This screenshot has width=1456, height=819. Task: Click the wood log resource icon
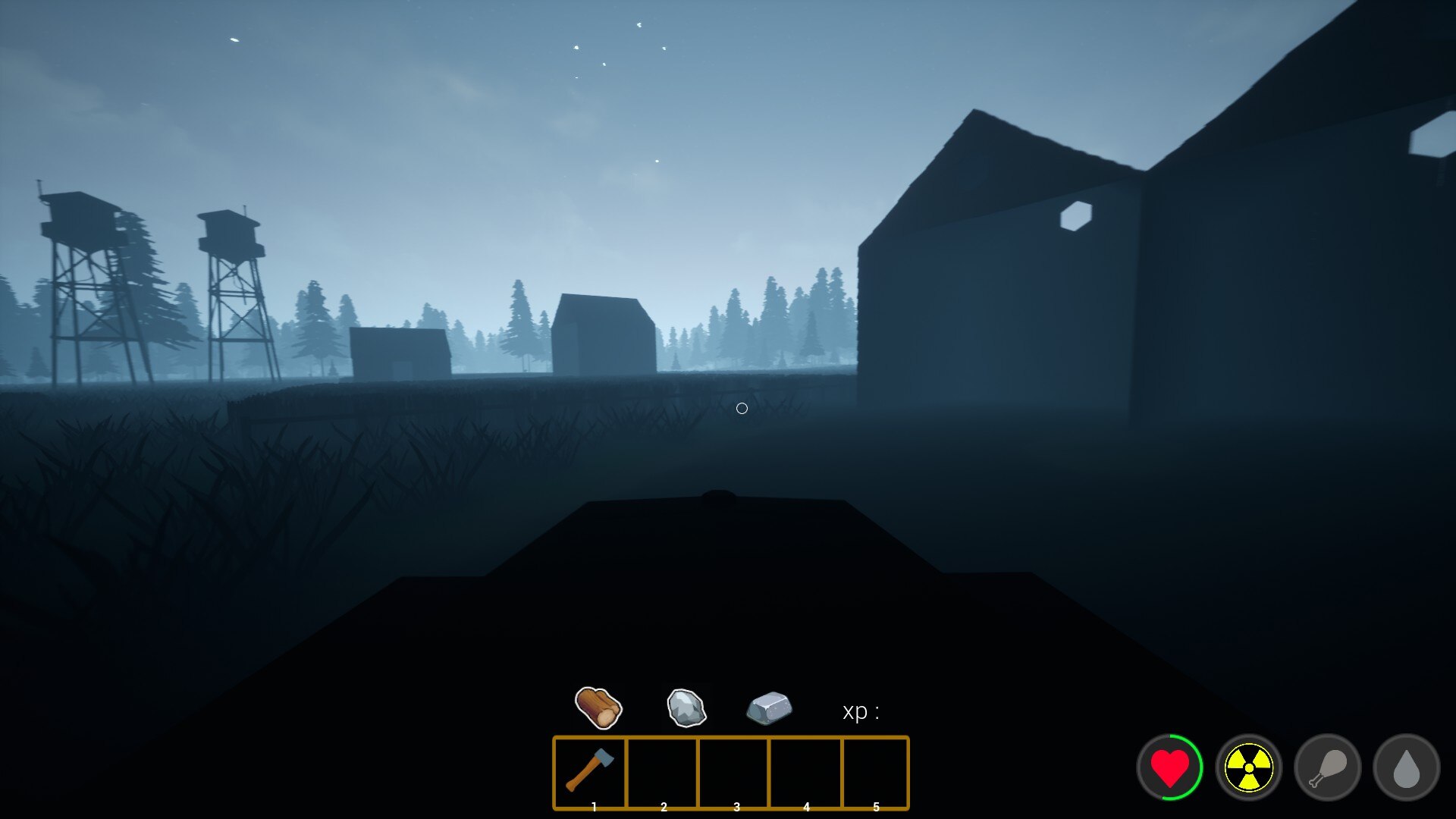coord(598,708)
